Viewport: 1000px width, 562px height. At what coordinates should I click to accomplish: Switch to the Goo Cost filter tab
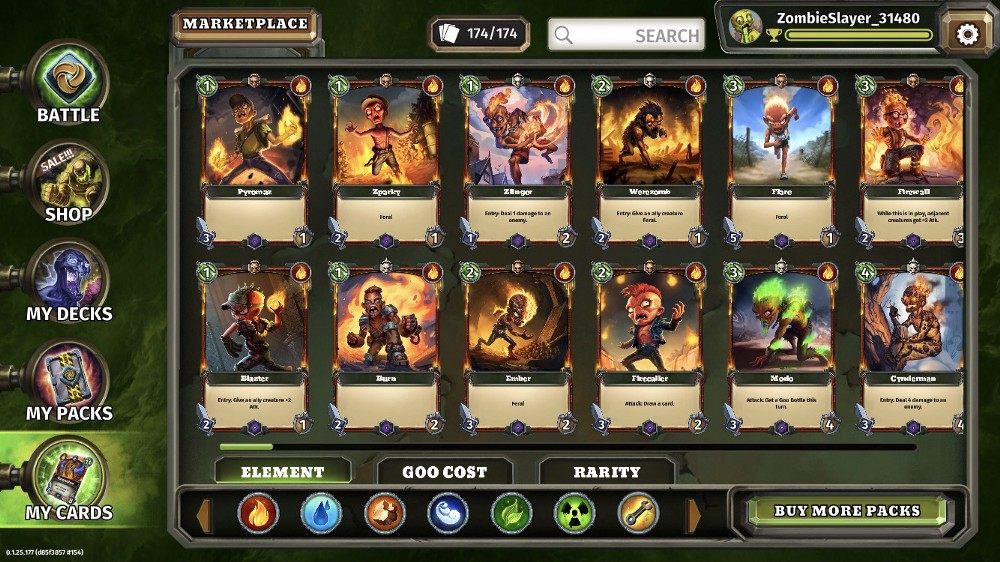pyautogui.click(x=444, y=472)
